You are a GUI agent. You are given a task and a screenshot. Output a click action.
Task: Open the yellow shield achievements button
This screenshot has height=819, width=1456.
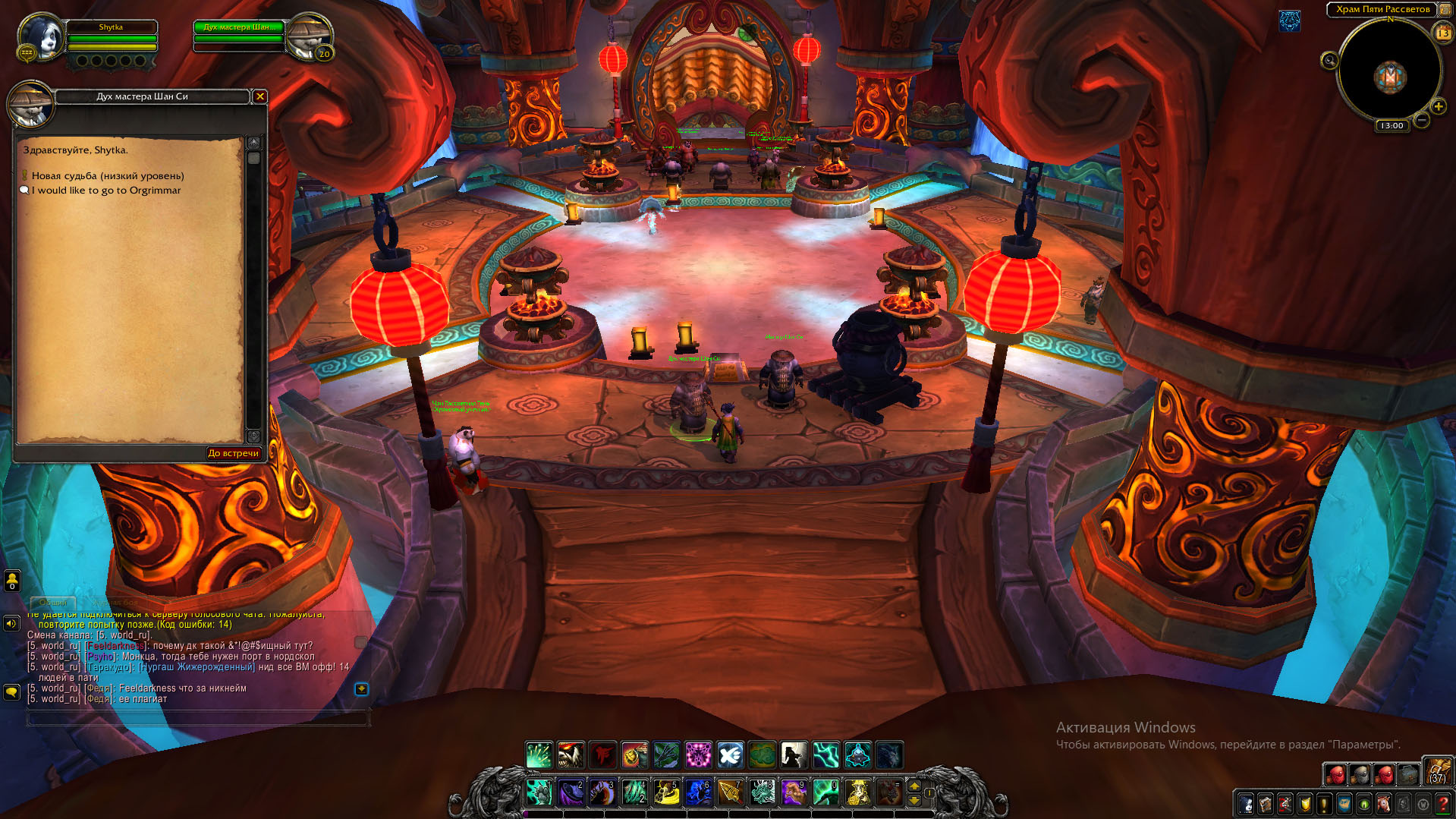1305,803
